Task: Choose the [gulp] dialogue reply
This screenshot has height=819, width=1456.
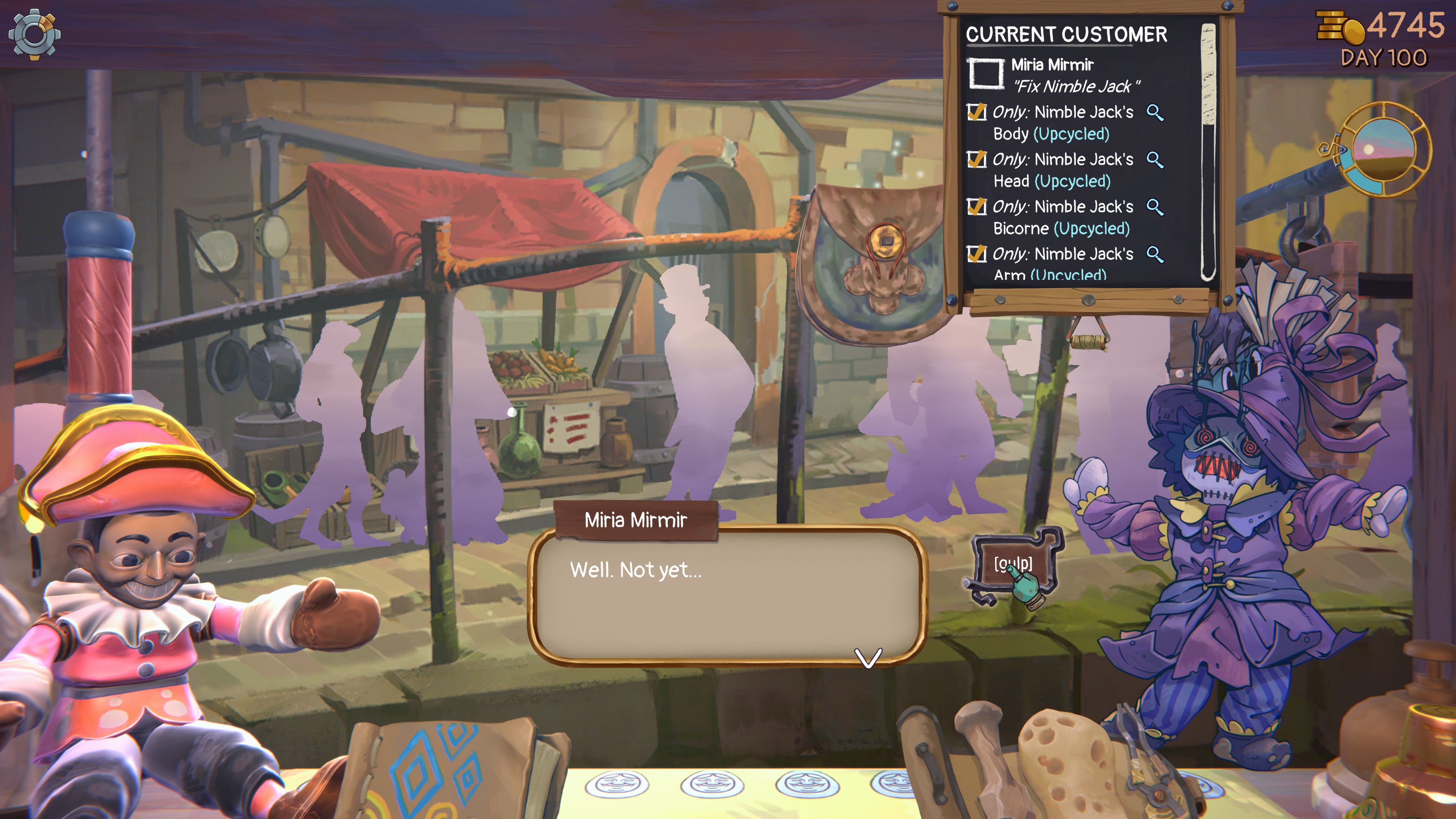Action: pos(1013,563)
